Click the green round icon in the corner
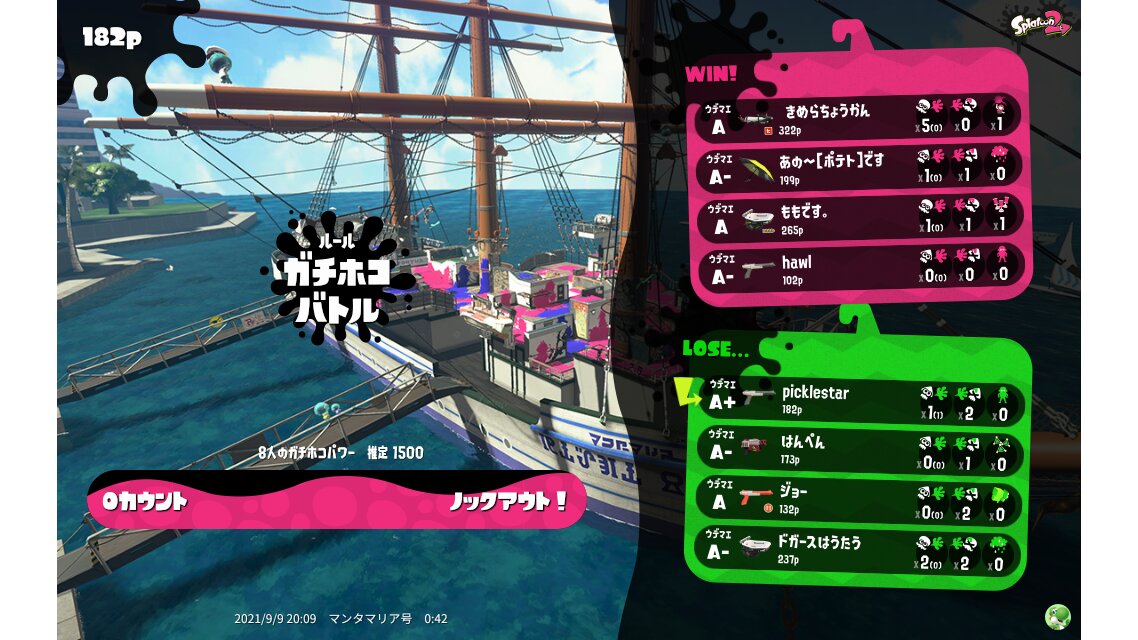The image size is (1138, 640). (1057, 617)
